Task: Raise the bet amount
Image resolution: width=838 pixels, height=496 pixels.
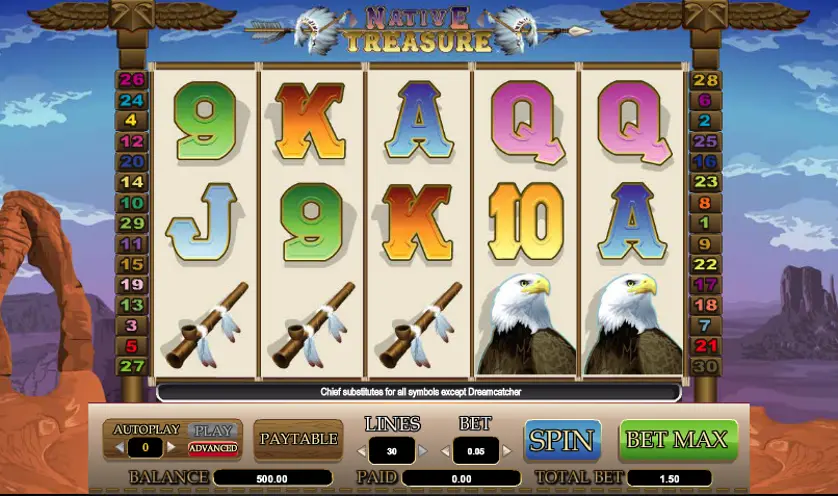Action: click(506, 452)
